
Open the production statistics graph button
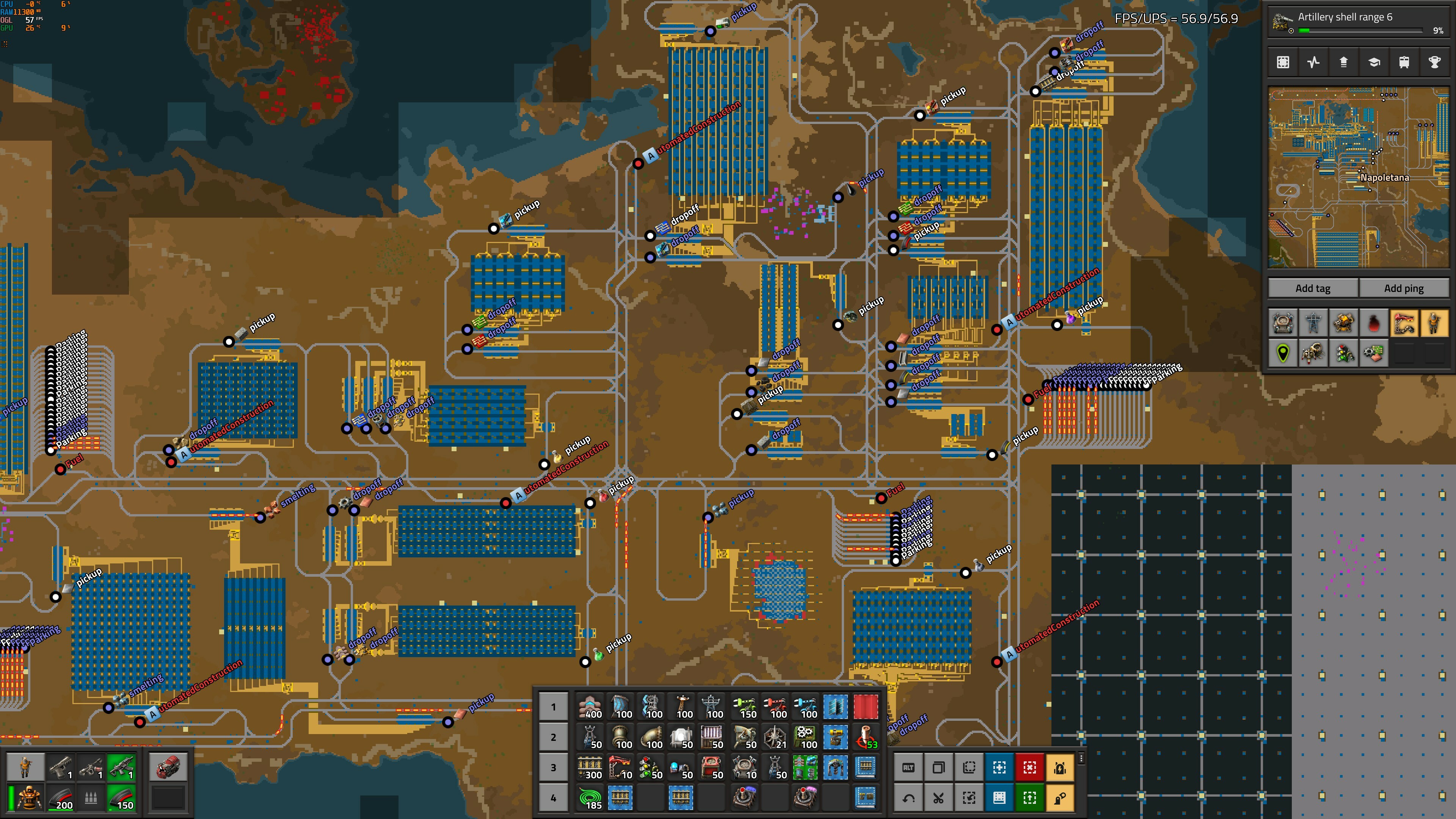click(1313, 62)
